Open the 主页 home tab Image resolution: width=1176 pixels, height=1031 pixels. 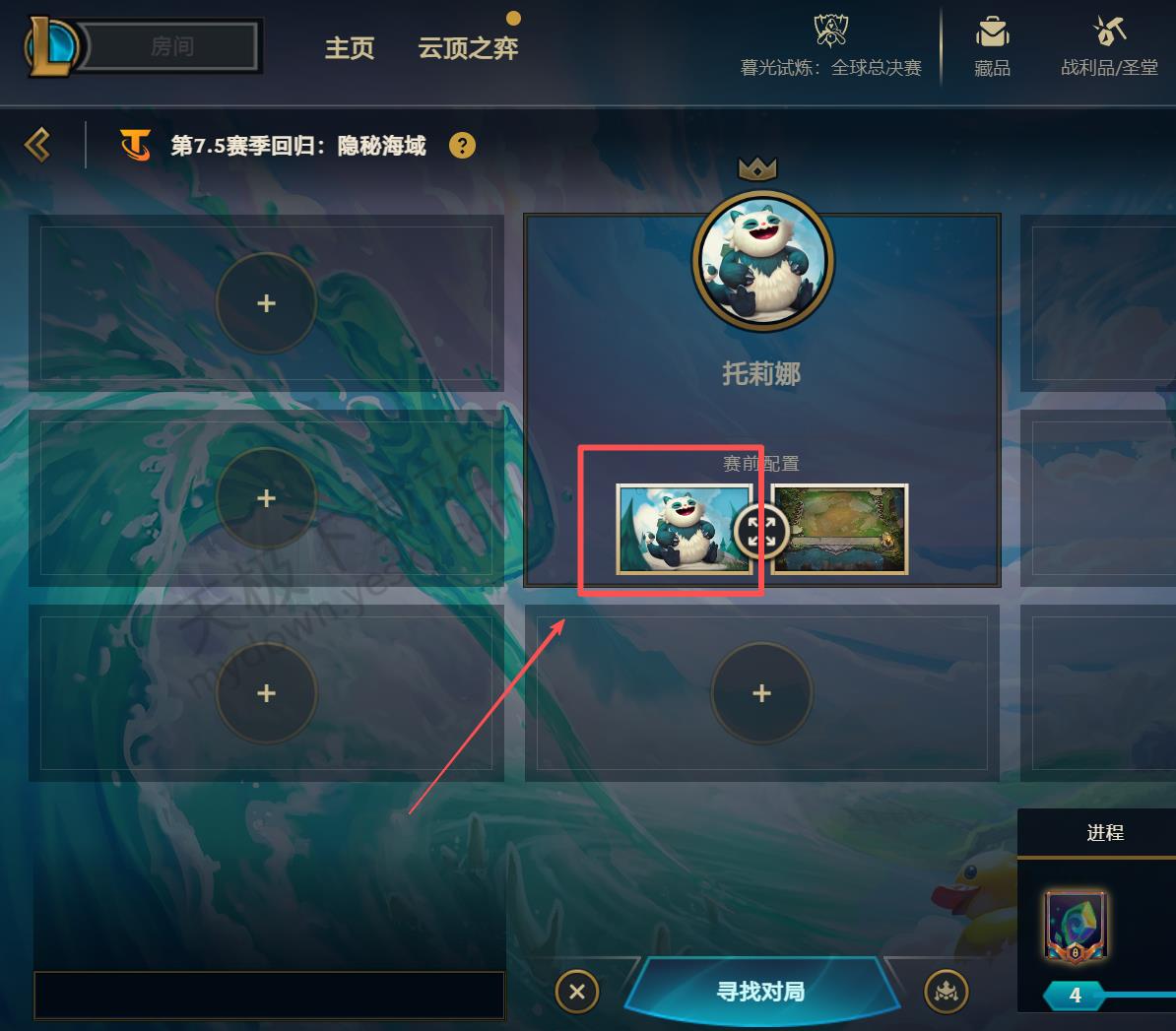(350, 47)
